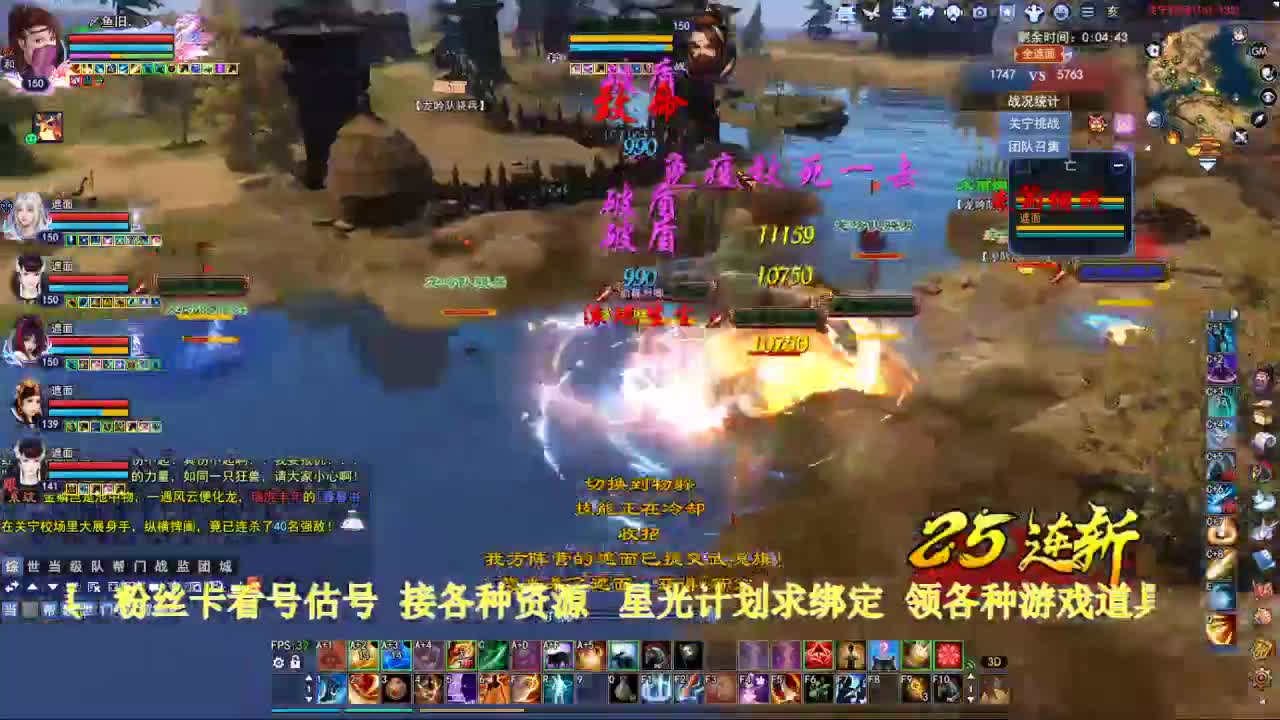Click the 团队召集 team rally button

pos(1033,145)
